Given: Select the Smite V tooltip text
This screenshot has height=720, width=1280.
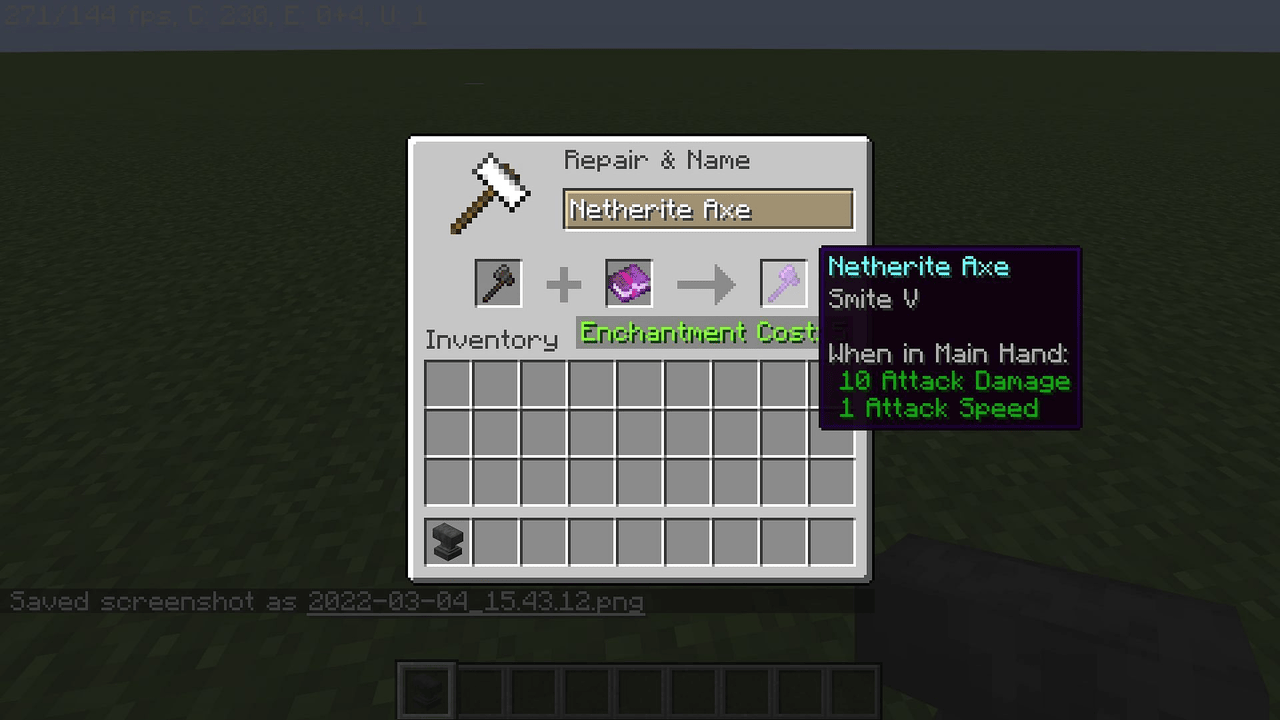Looking at the screenshot, I should (x=873, y=298).
